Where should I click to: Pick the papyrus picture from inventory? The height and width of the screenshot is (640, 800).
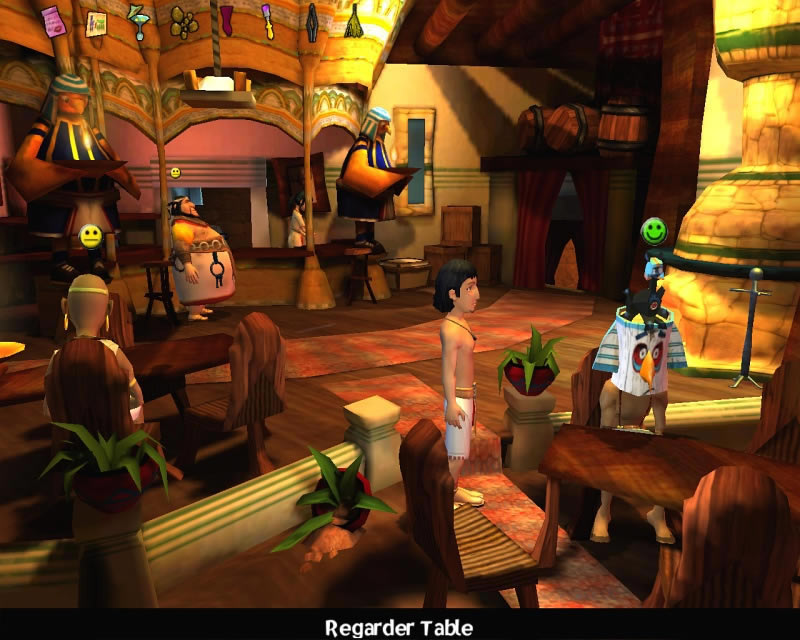pos(97,21)
